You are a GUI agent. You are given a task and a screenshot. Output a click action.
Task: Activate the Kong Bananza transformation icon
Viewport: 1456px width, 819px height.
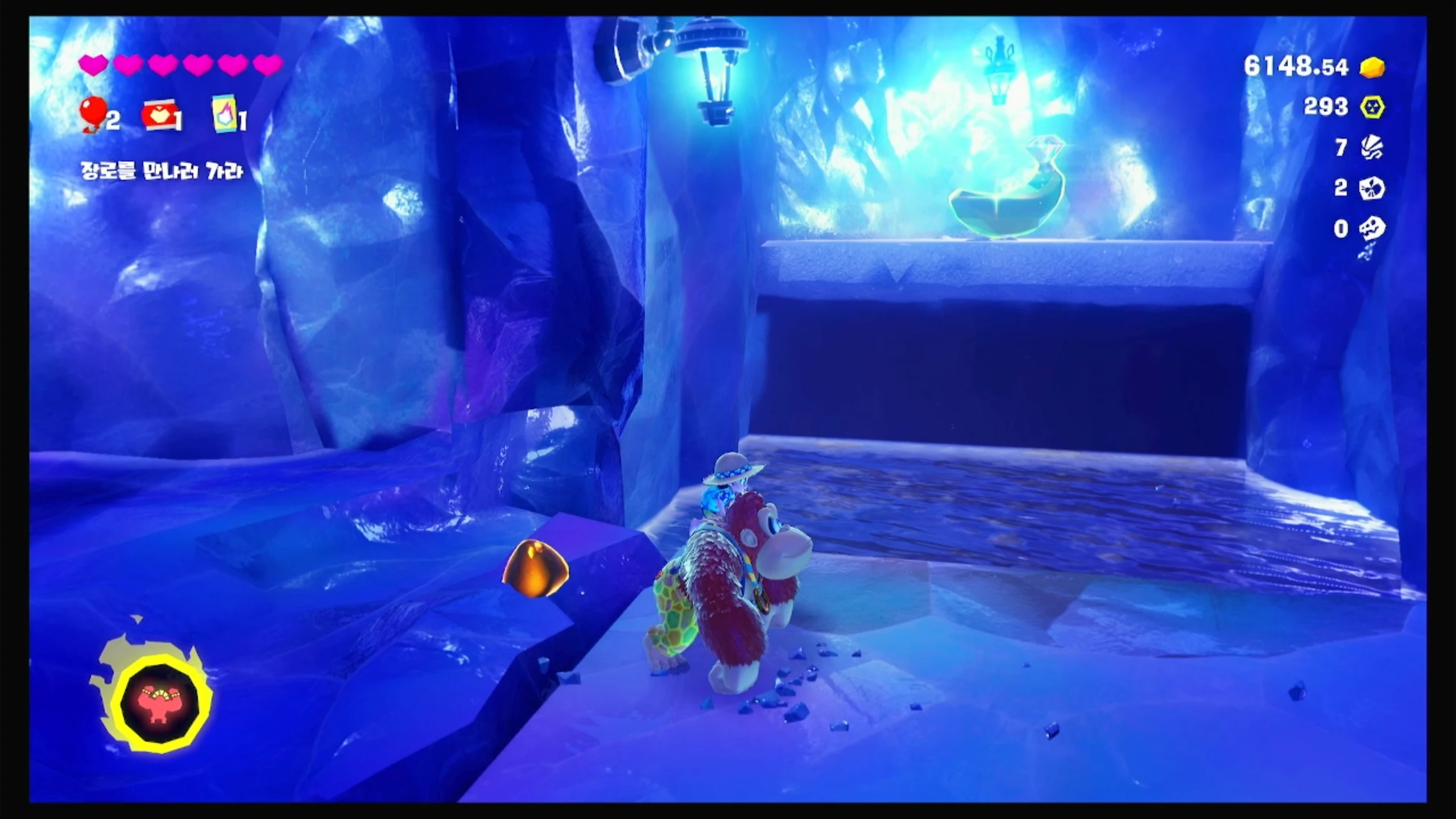click(160, 701)
